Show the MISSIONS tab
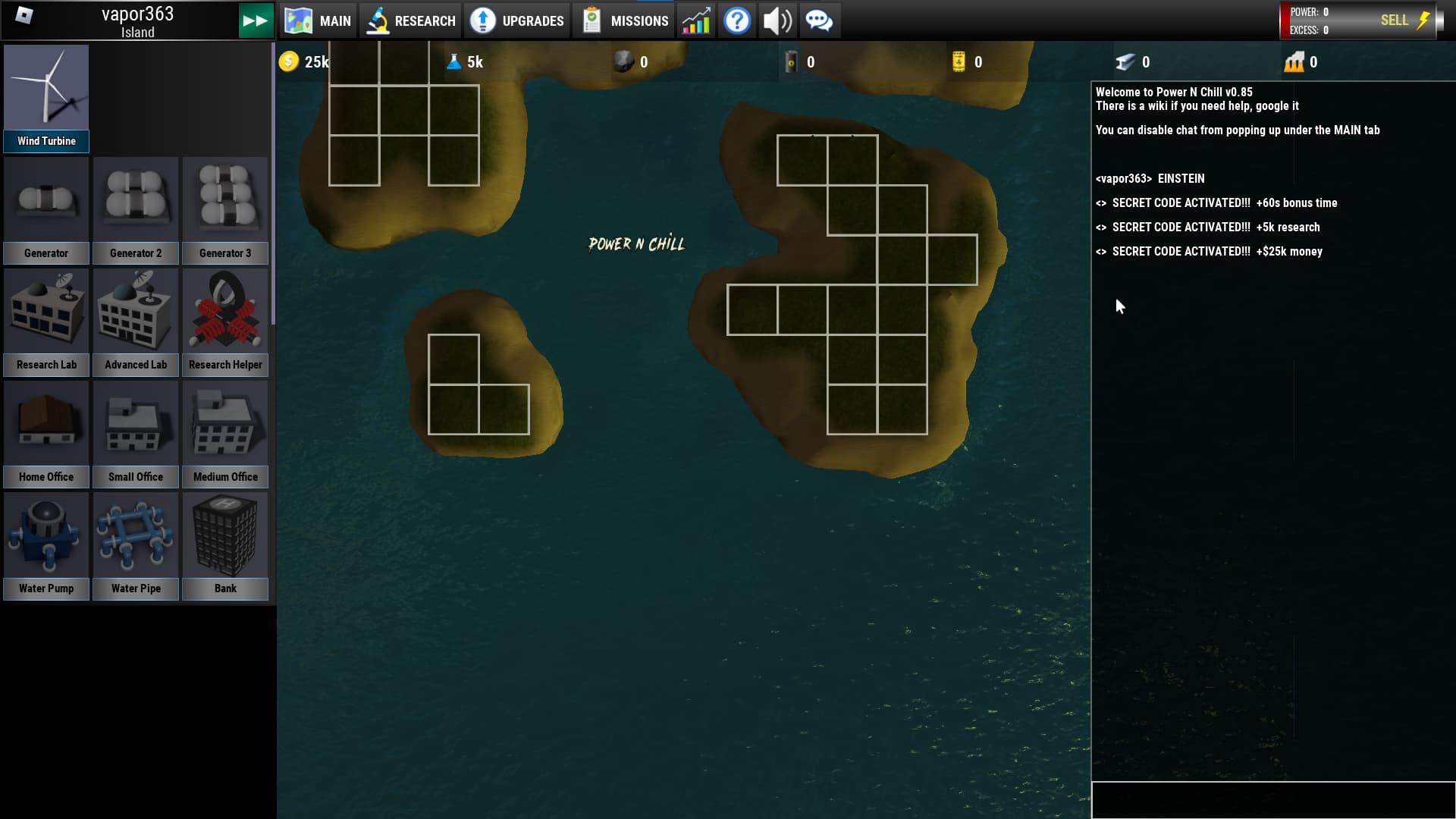Viewport: 1456px width, 819px height. pyautogui.click(x=624, y=20)
